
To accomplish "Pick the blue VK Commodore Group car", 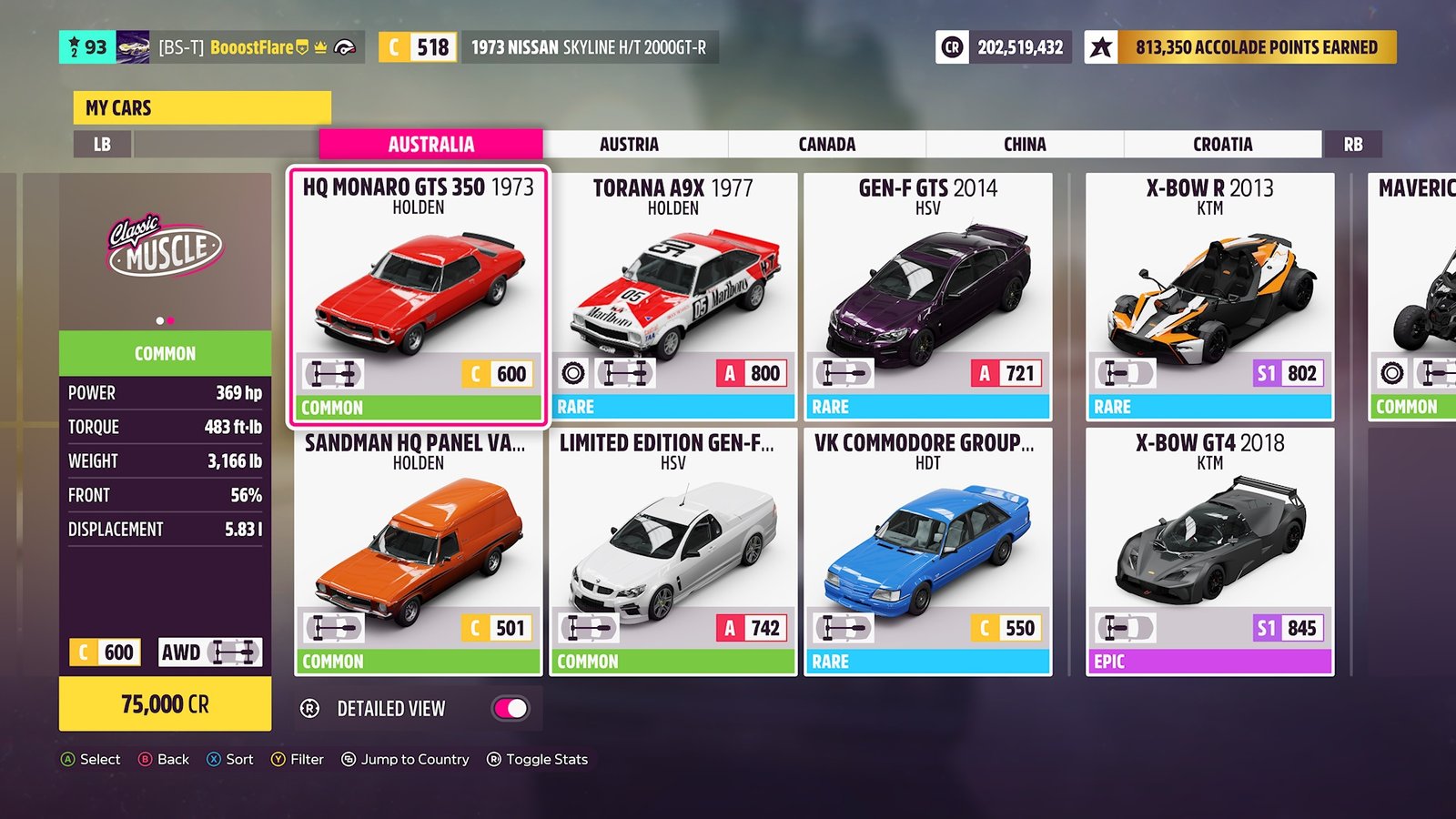I will pos(928,551).
